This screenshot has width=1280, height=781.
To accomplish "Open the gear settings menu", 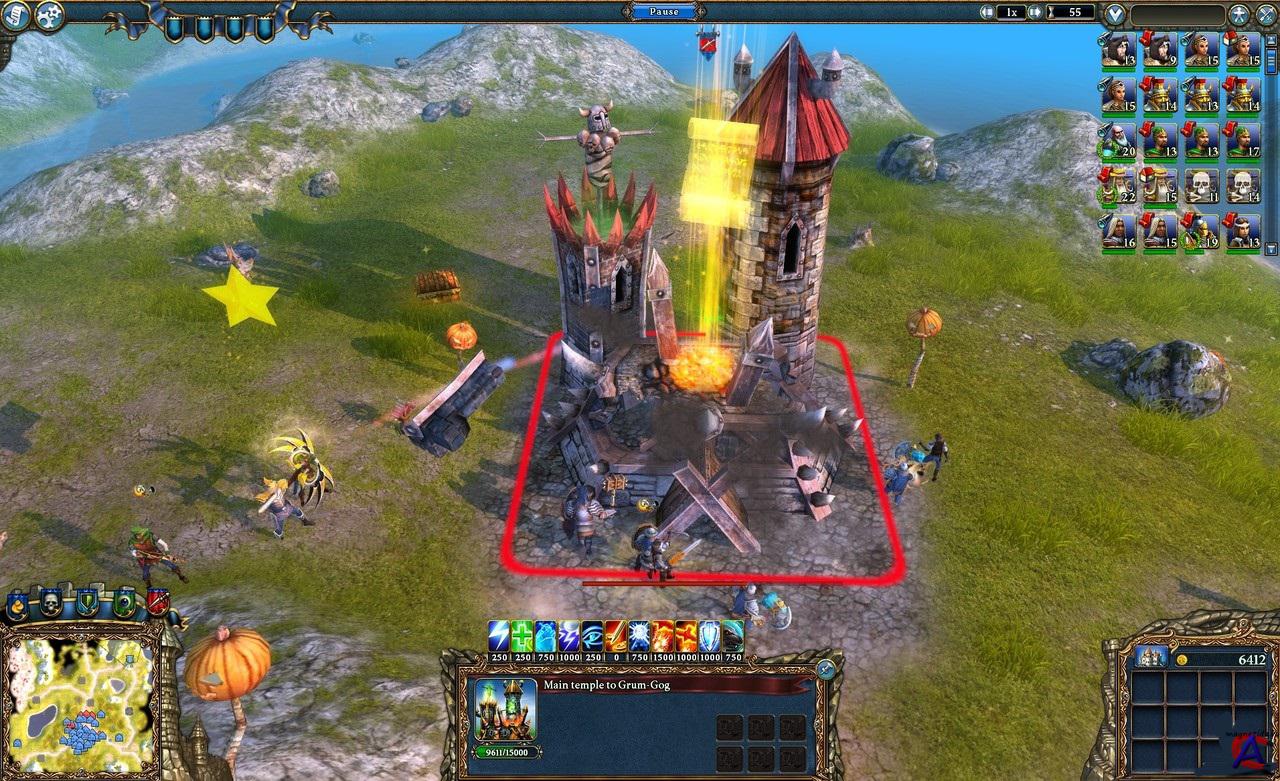I will [x=48, y=14].
